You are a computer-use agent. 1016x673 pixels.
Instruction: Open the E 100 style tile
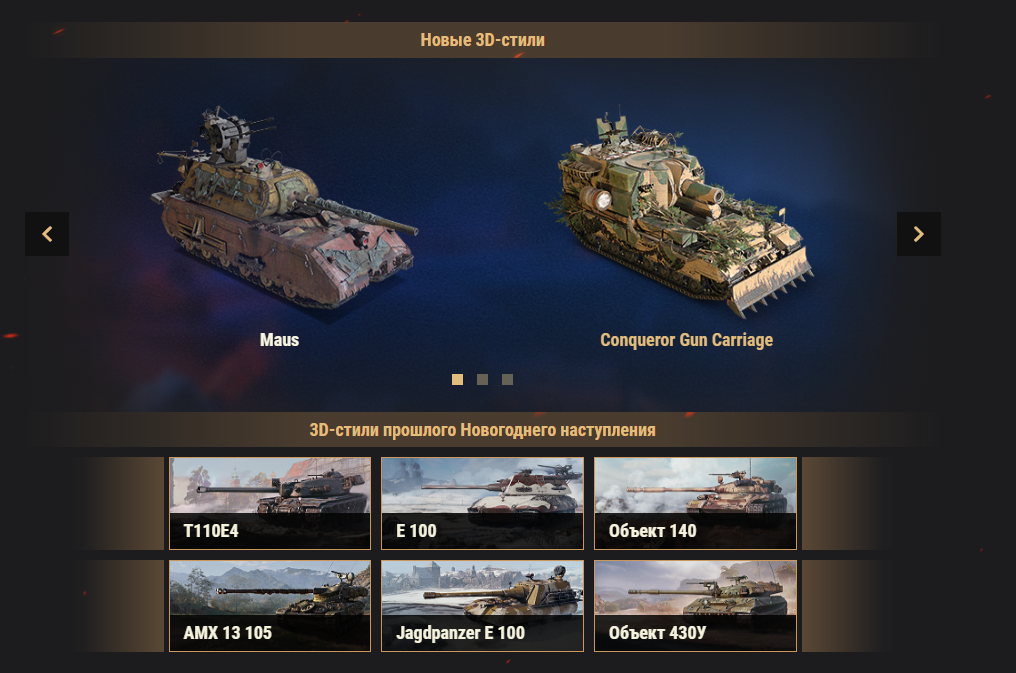482,503
